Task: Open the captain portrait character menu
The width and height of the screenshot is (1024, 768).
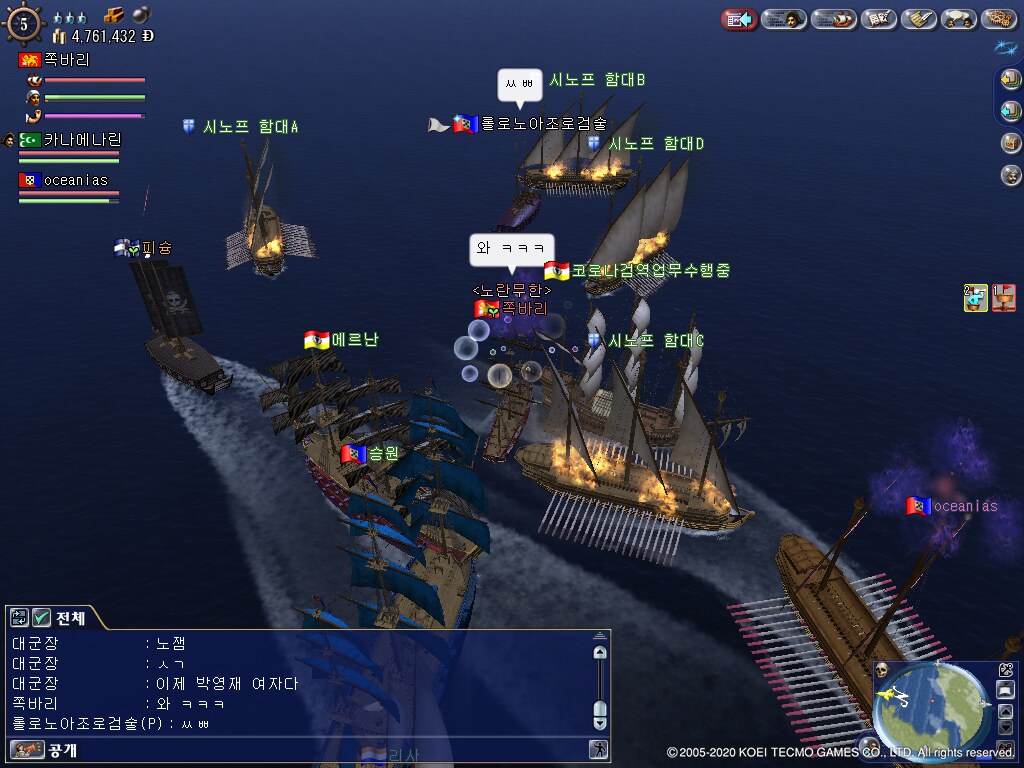Action: 784,19
